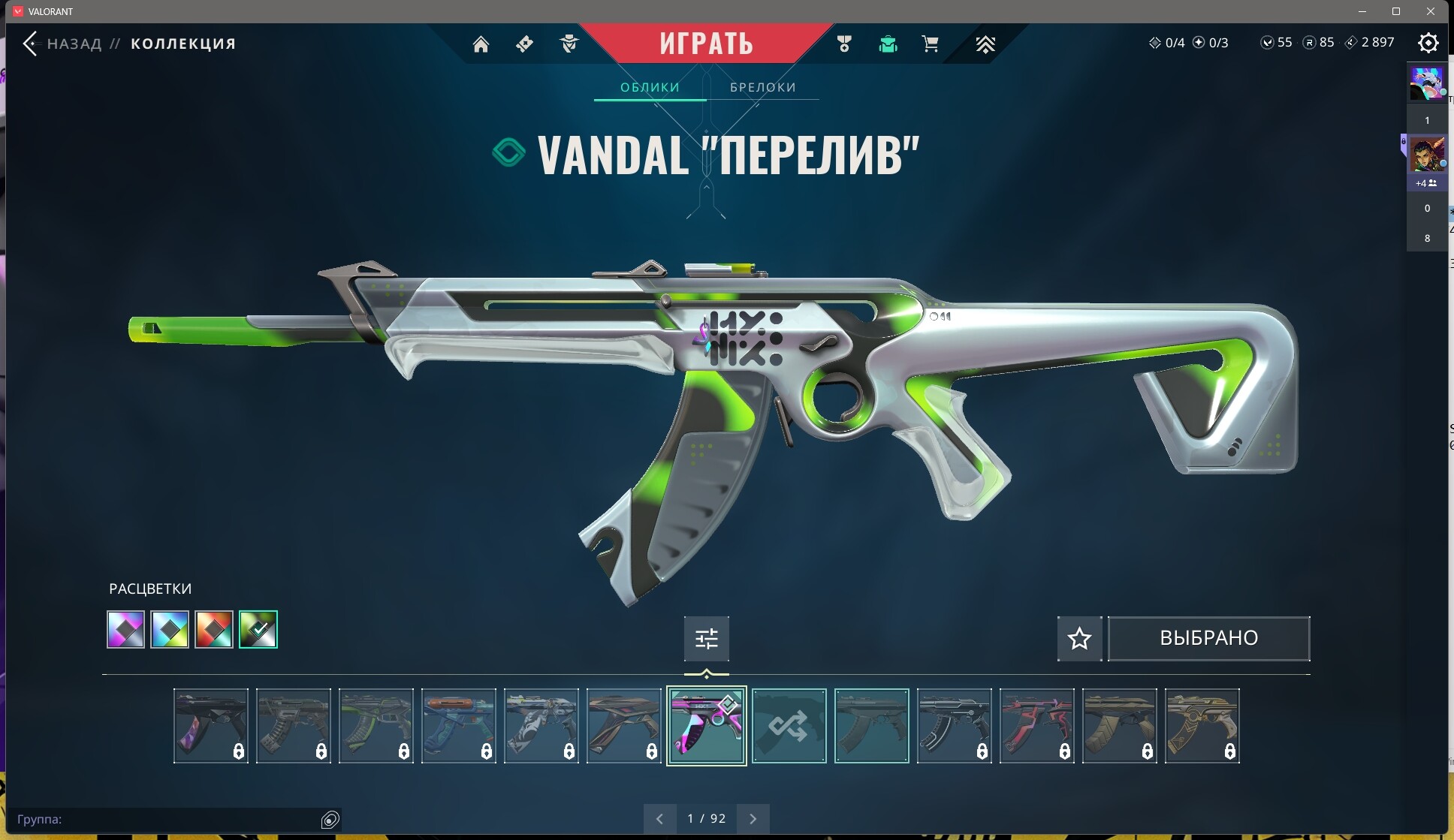Select the shuffle random skin thumbnail

789,725
